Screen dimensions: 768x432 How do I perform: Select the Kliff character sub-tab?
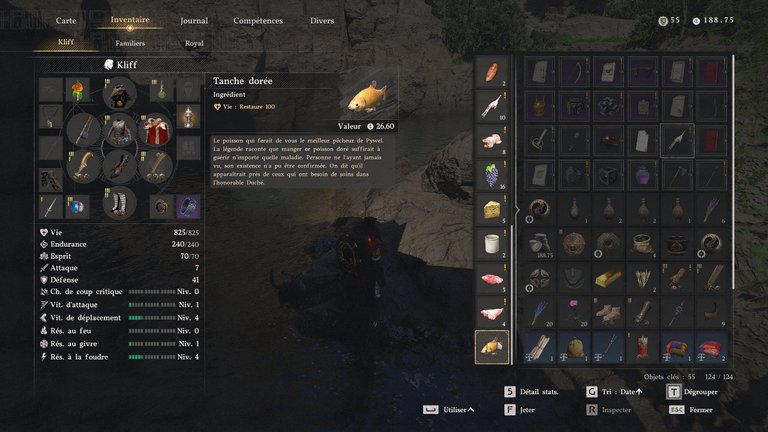tap(66, 43)
